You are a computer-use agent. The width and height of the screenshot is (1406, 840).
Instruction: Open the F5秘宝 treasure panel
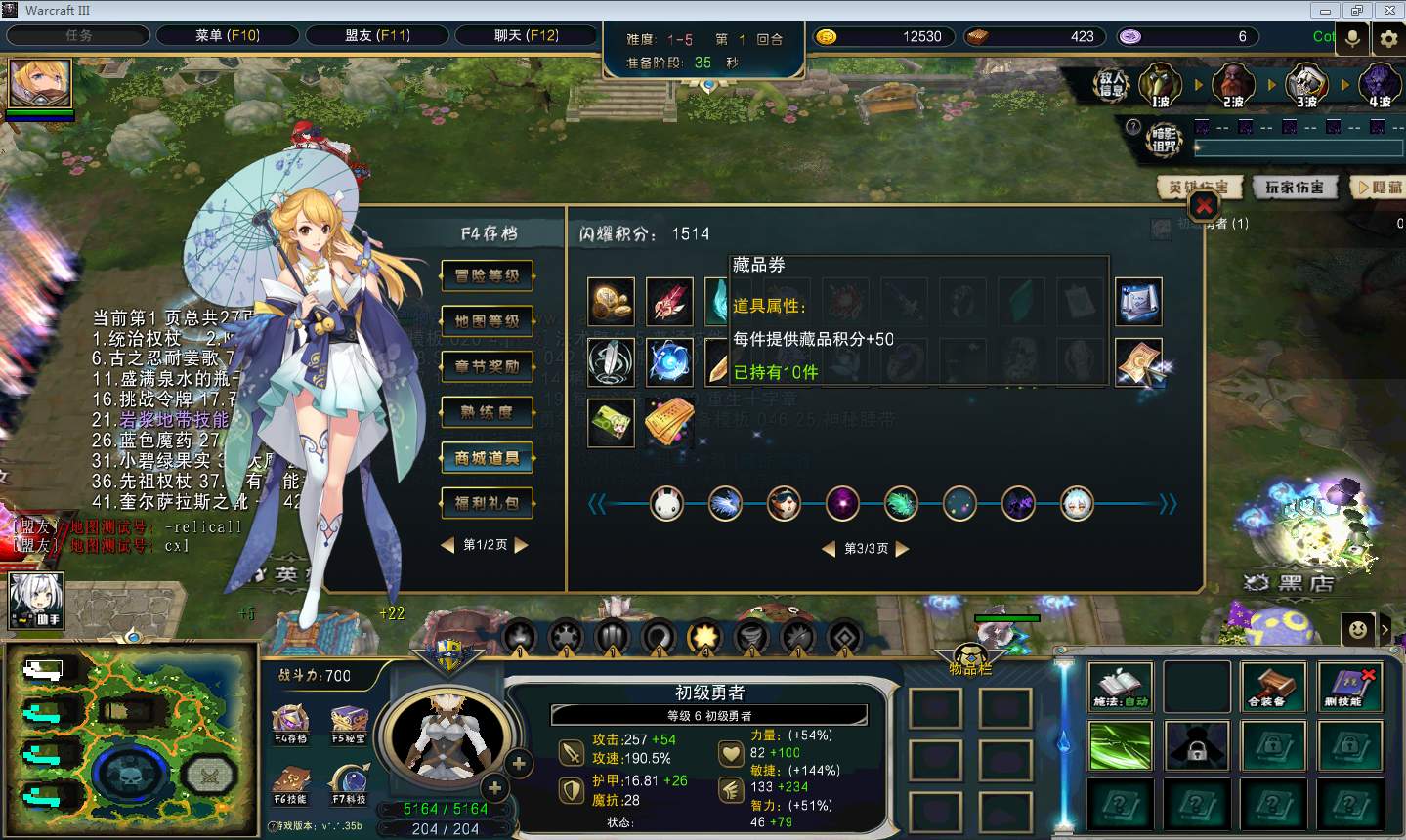click(x=349, y=724)
